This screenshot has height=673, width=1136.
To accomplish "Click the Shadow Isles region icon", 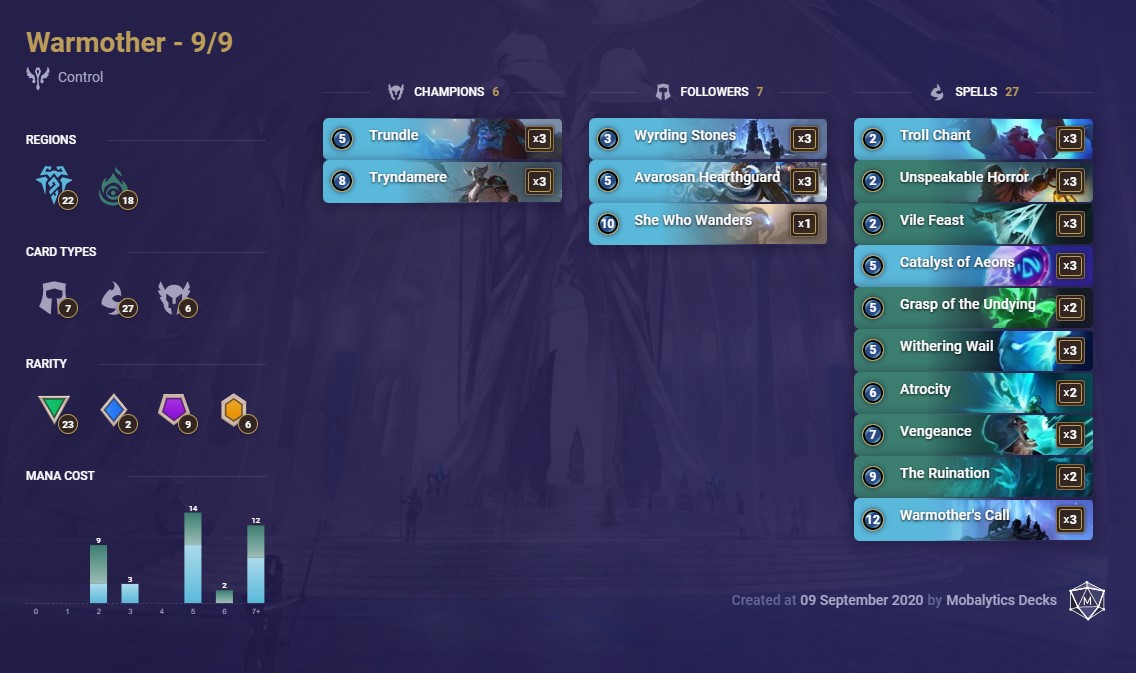I will point(114,186).
